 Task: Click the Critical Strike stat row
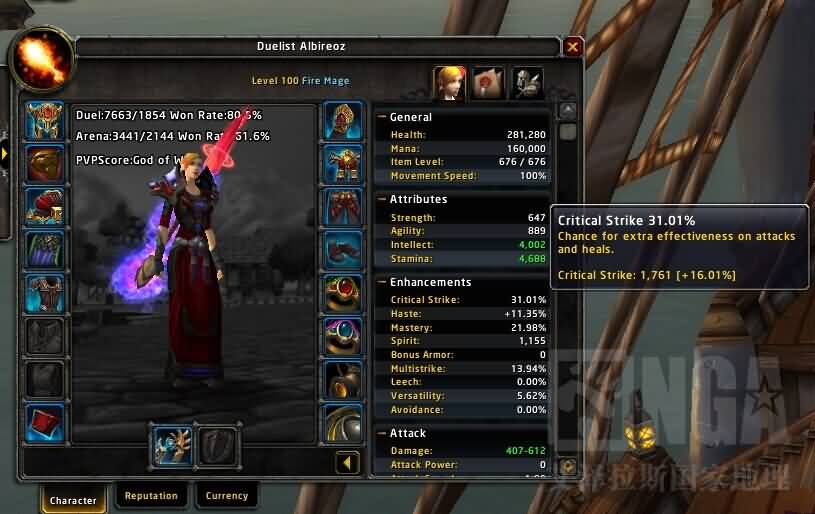(x=462, y=299)
